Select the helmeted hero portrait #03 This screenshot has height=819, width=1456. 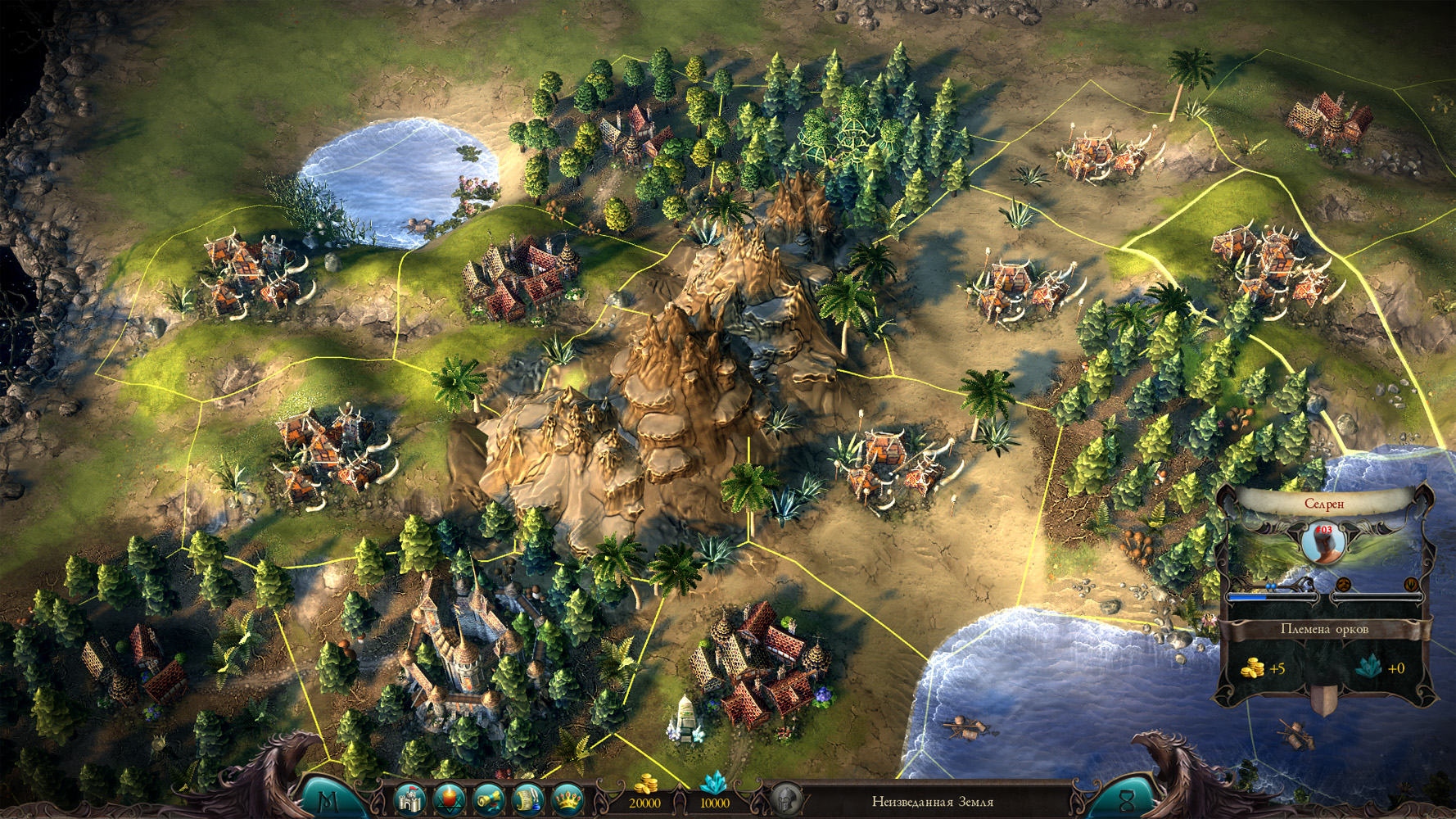point(1323,544)
